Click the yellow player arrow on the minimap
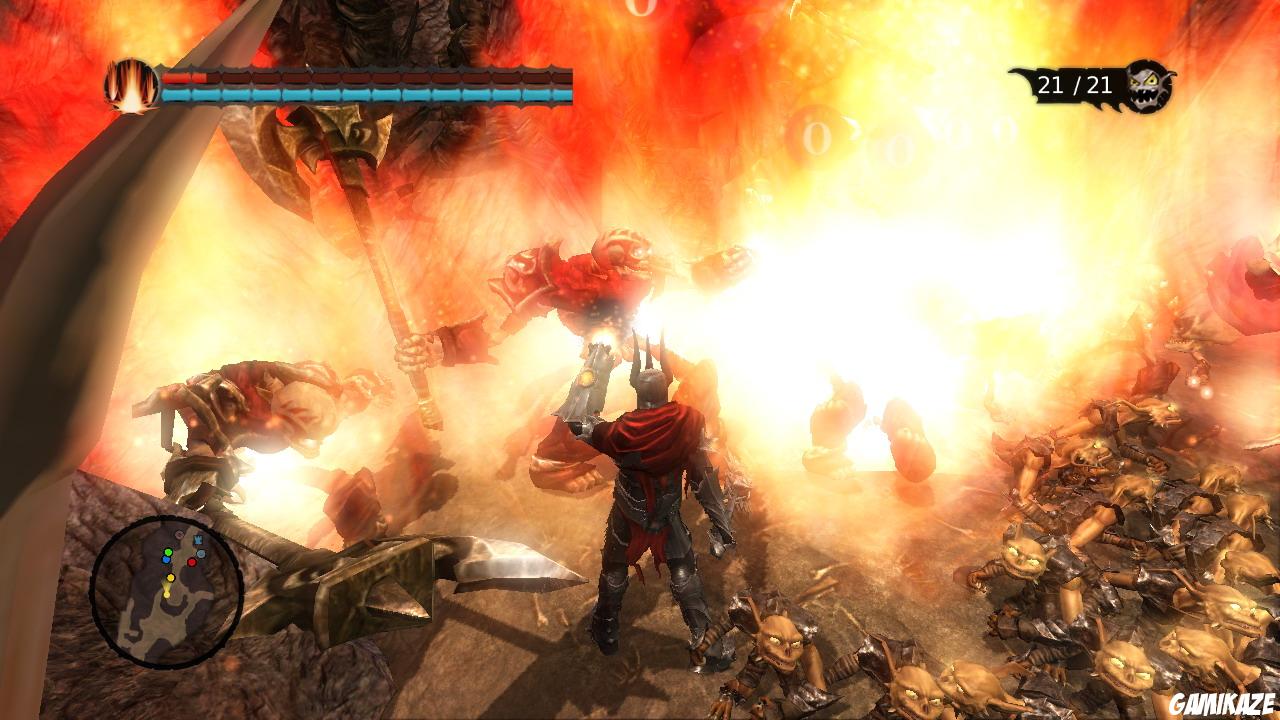This screenshot has height=720, width=1280. tap(170, 578)
